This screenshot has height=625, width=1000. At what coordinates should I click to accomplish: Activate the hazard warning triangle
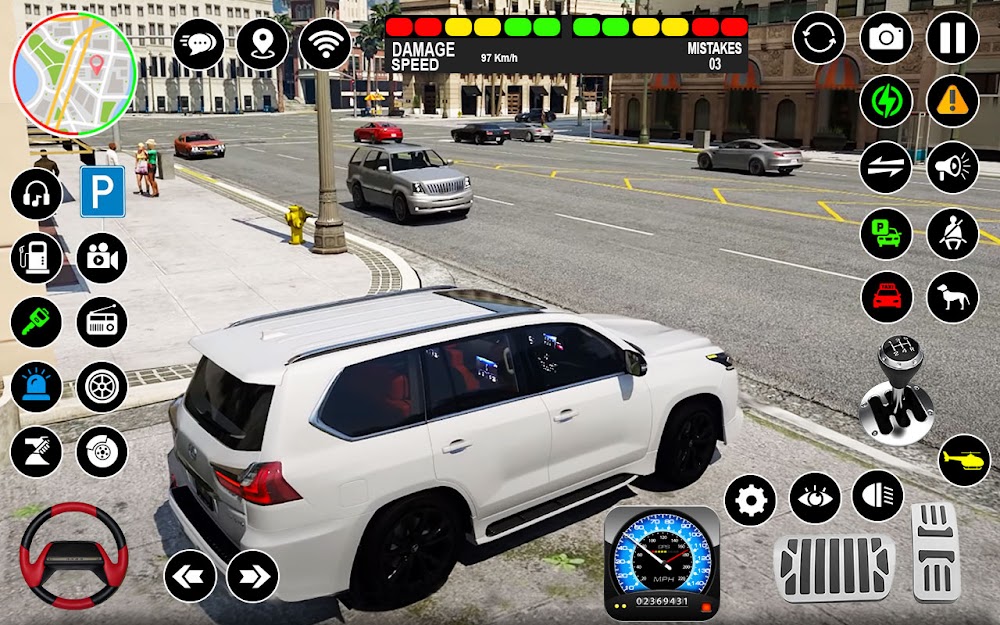(x=952, y=102)
